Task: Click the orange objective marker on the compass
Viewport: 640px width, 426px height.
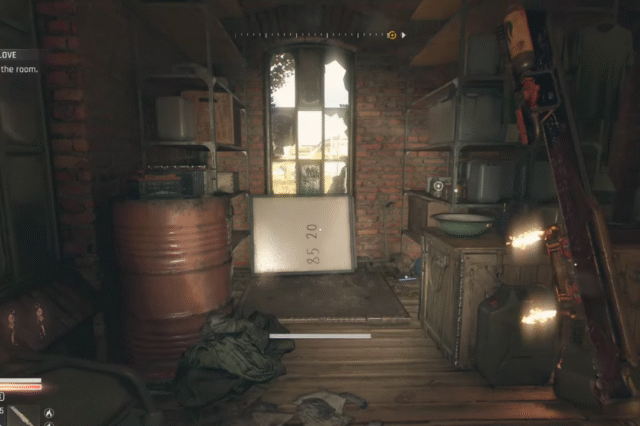Action: pos(392,35)
